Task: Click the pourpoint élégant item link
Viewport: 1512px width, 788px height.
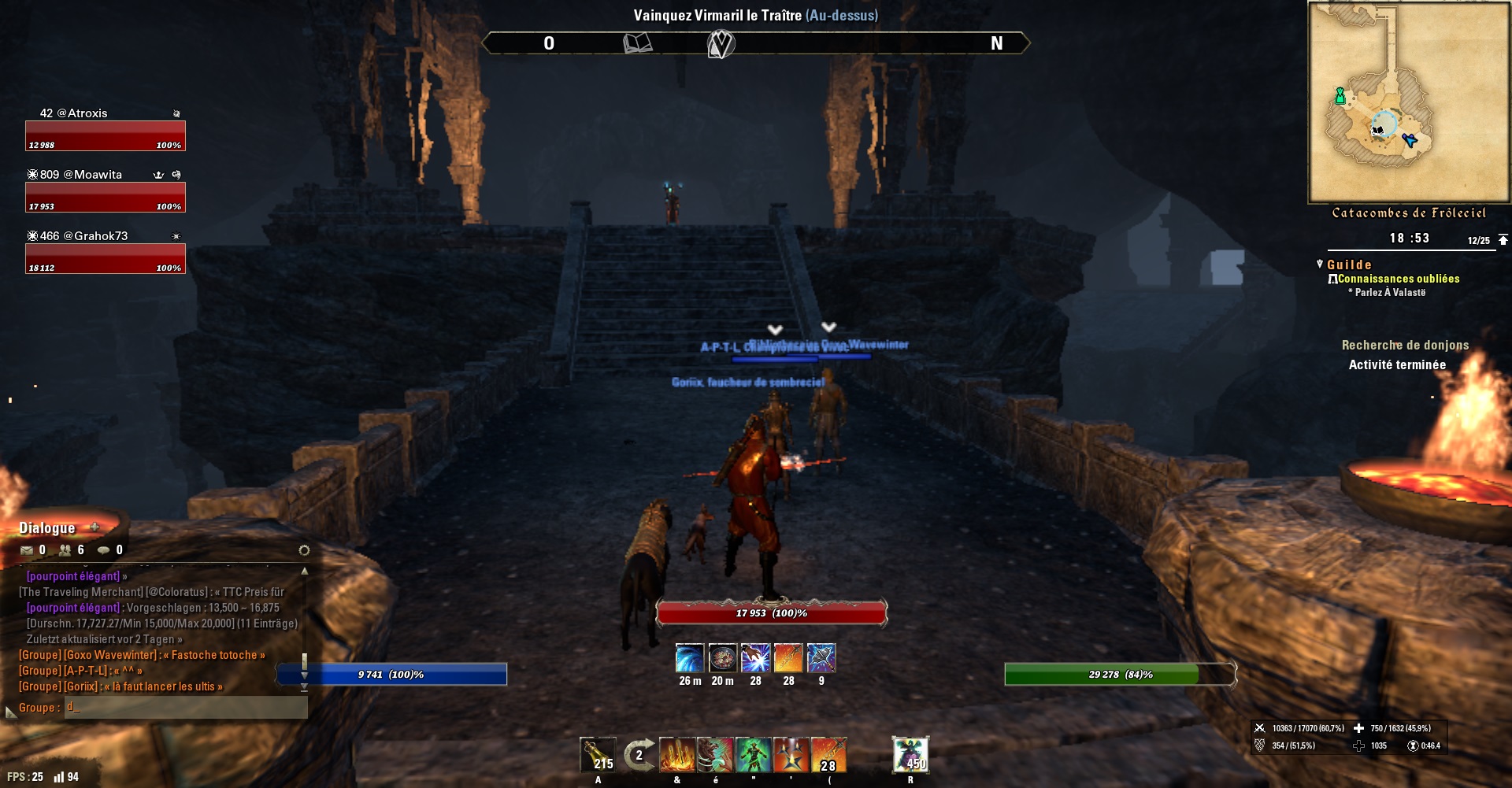Action: (73, 608)
